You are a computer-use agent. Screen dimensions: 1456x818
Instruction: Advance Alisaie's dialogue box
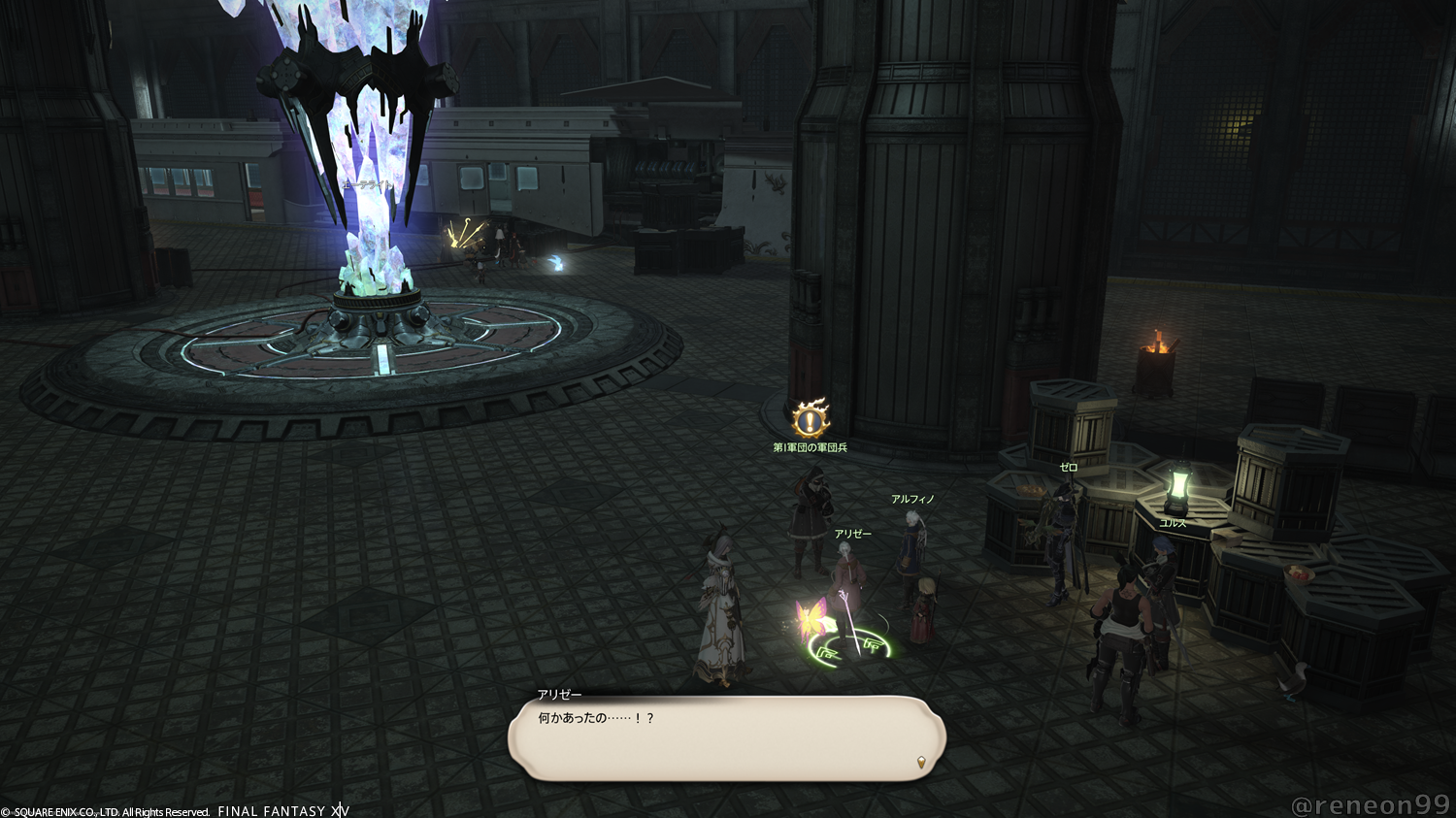(726, 738)
